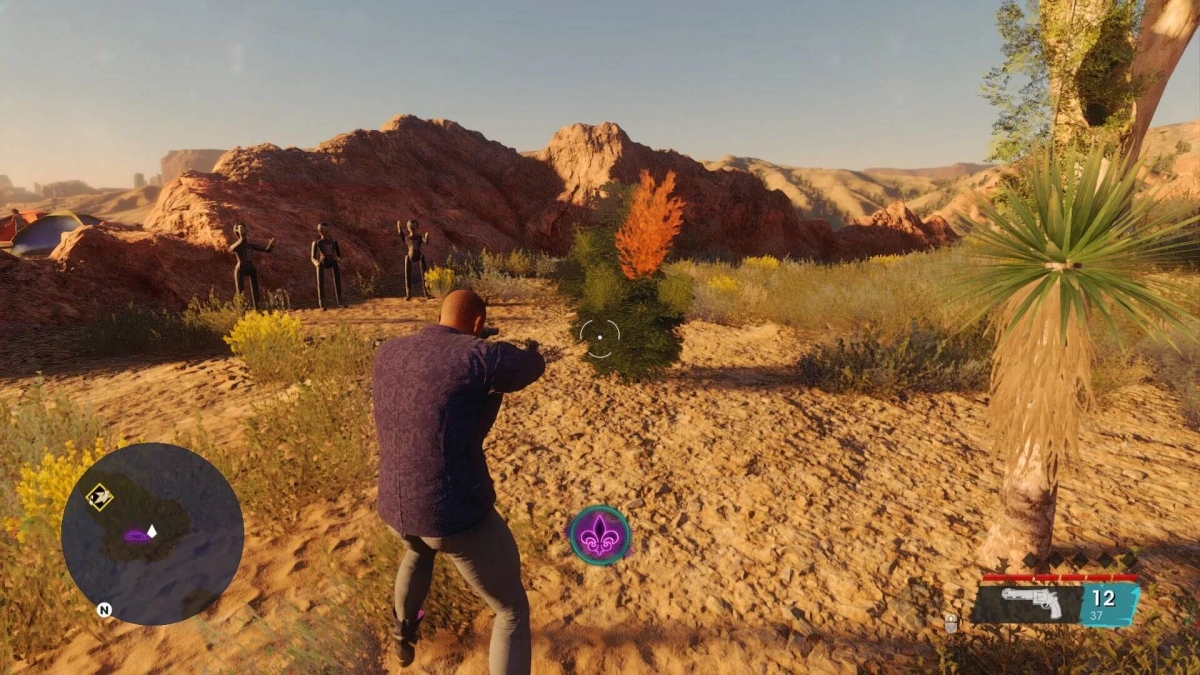Click the north compass indicator on minimap
The width and height of the screenshot is (1200, 675).
(x=103, y=609)
